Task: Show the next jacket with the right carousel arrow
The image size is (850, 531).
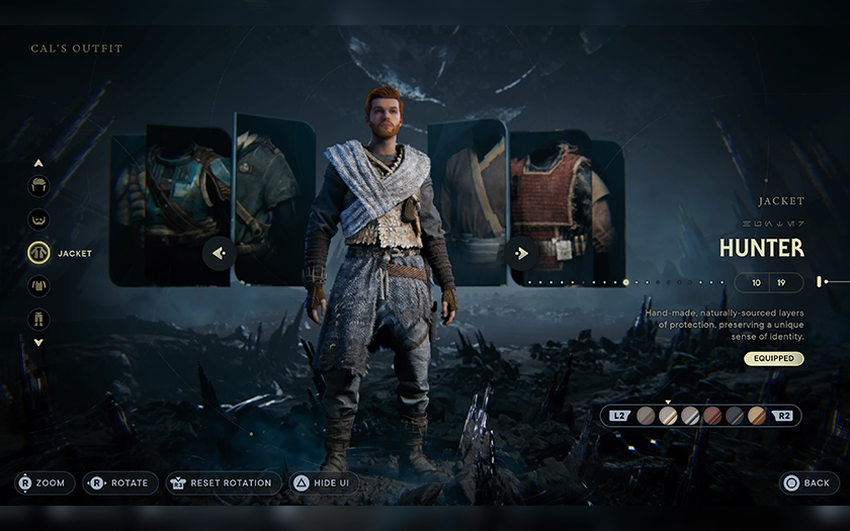Action: pos(521,253)
